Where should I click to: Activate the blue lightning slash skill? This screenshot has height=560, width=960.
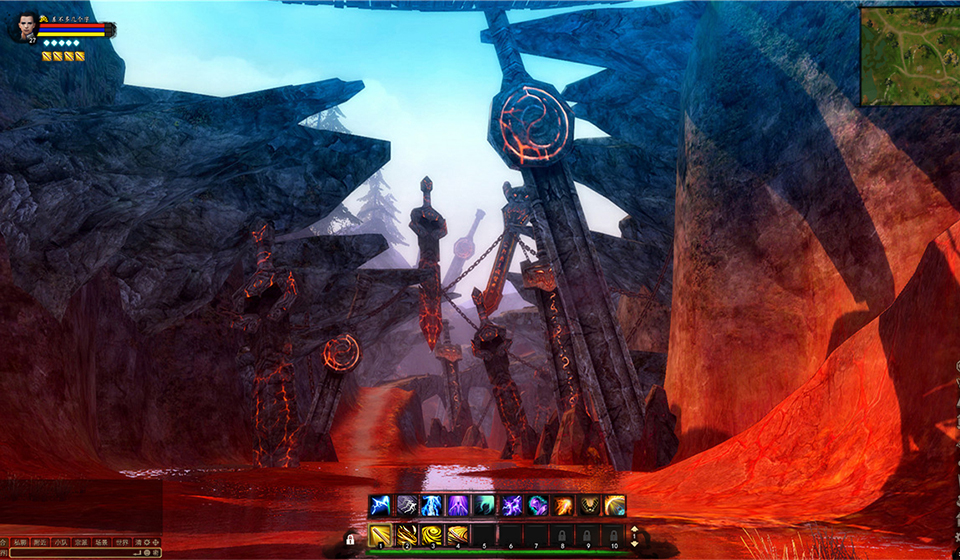click(380, 506)
